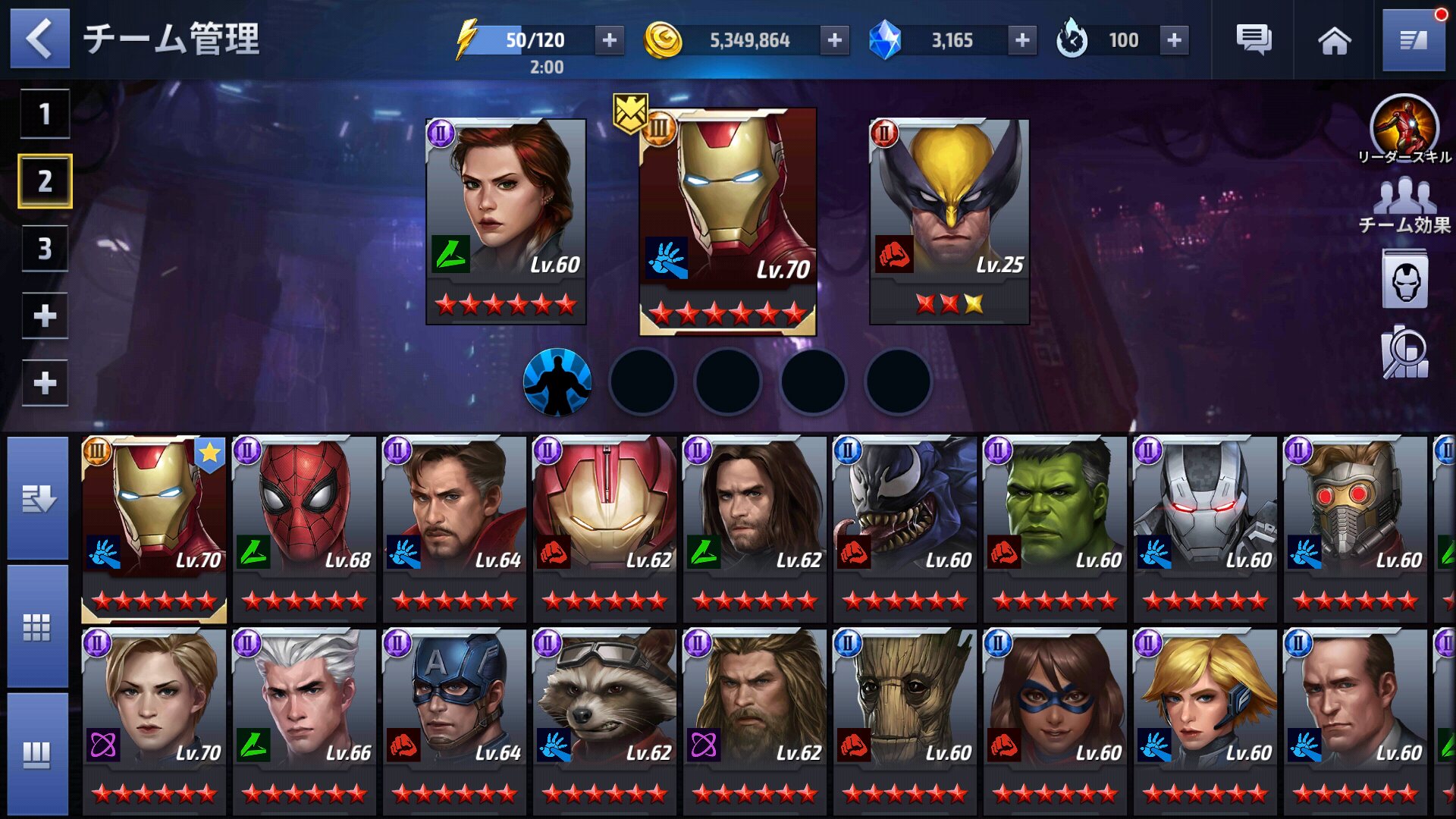Select Black Widow in the team lineup

pyautogui.click(x=506, y=220)
